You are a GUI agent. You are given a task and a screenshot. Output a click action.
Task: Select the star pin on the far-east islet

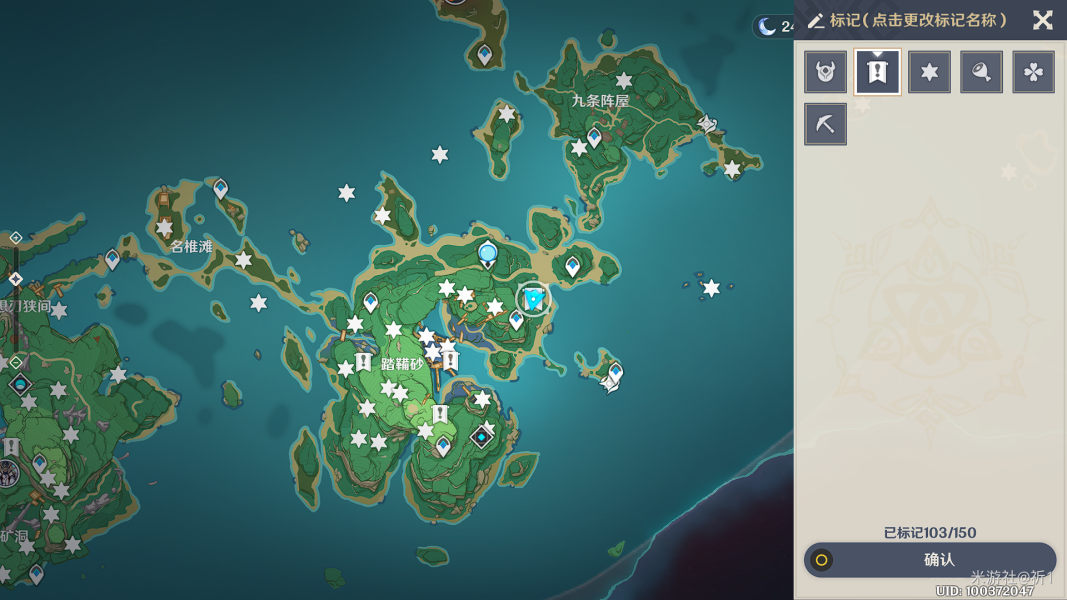711,288
